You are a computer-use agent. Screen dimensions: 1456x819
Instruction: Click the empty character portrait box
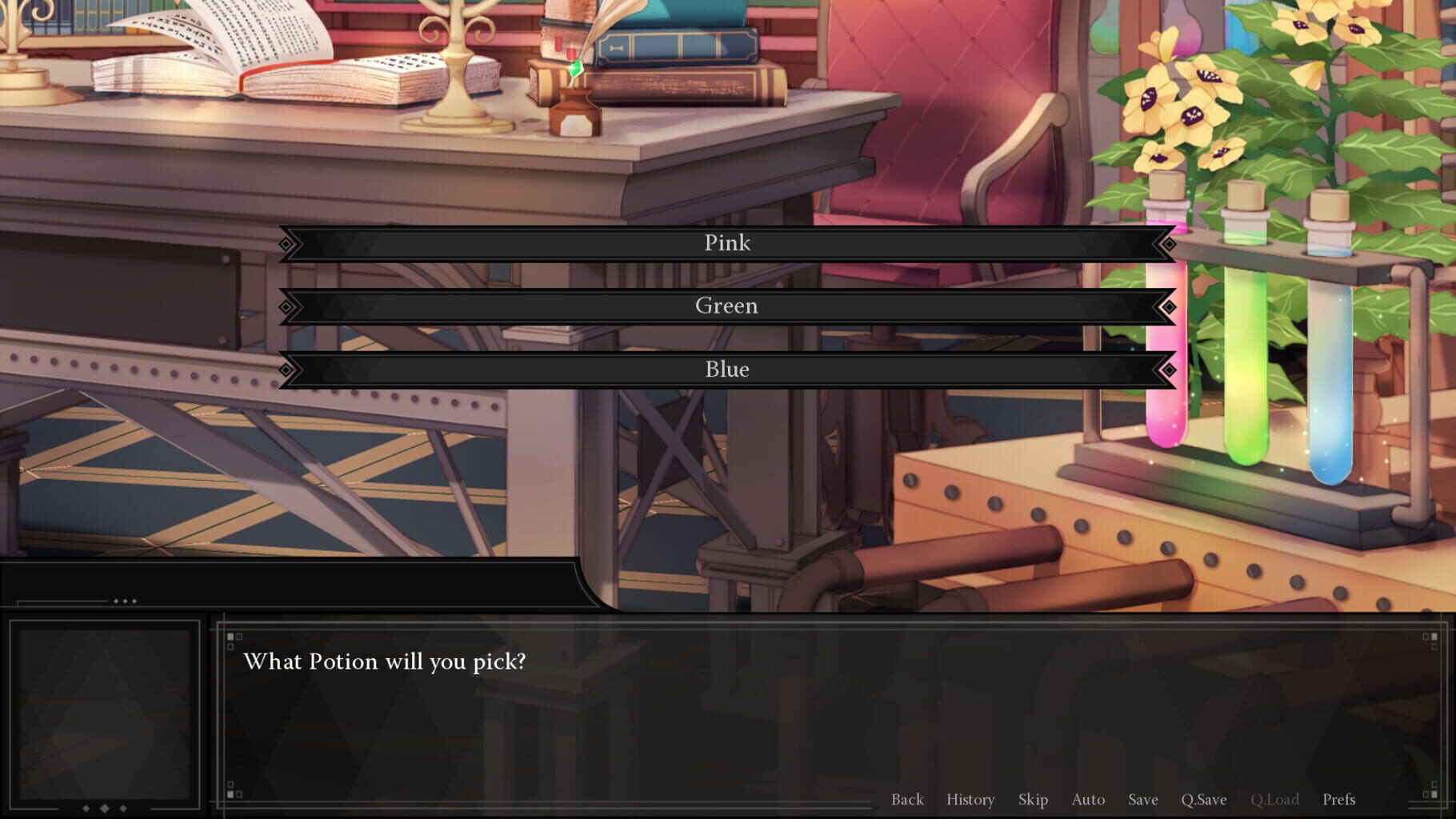click(x=106, y=716)
